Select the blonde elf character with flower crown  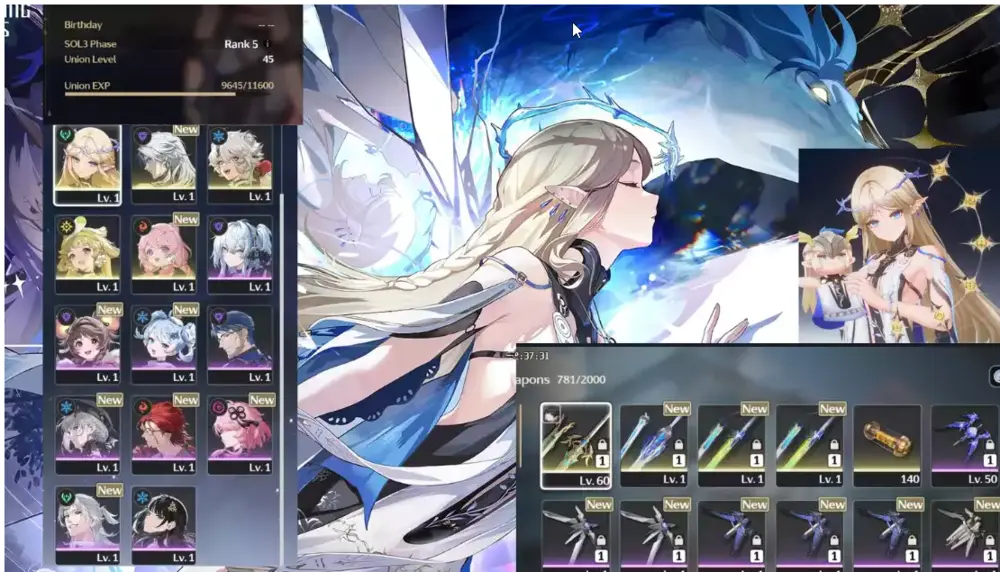click(87, 162)
